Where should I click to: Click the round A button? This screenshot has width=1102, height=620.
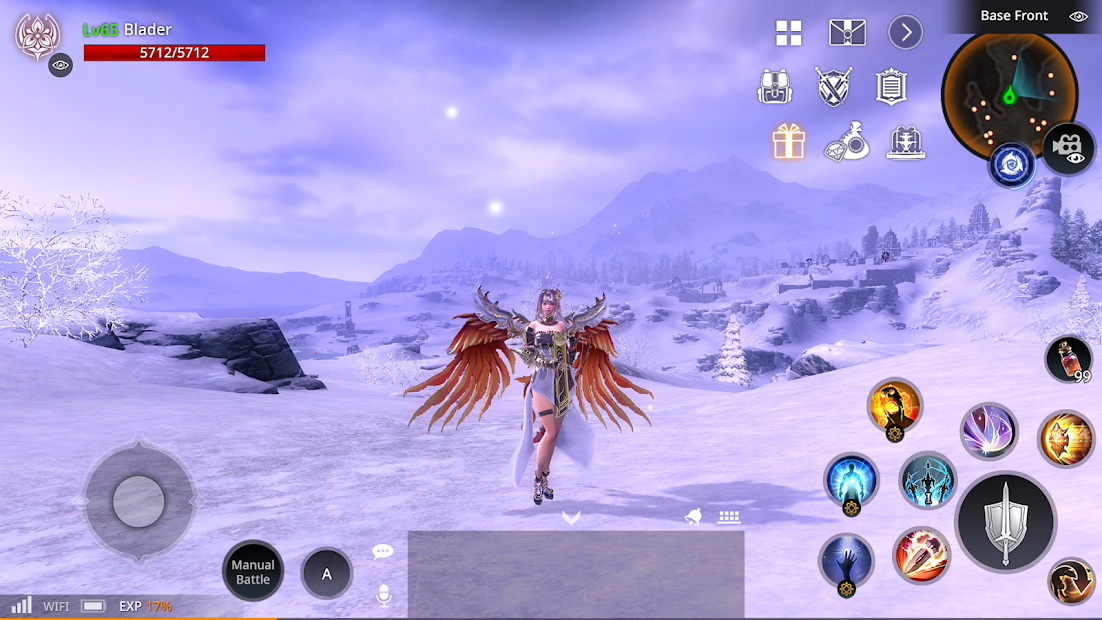[326, 574]
